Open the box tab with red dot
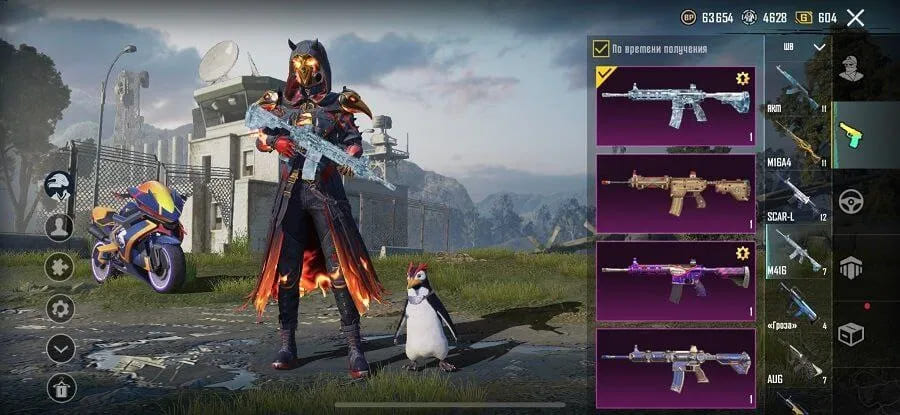Image resolution: width=900 pixels, height=415 pixels. (x=851, y=333)
